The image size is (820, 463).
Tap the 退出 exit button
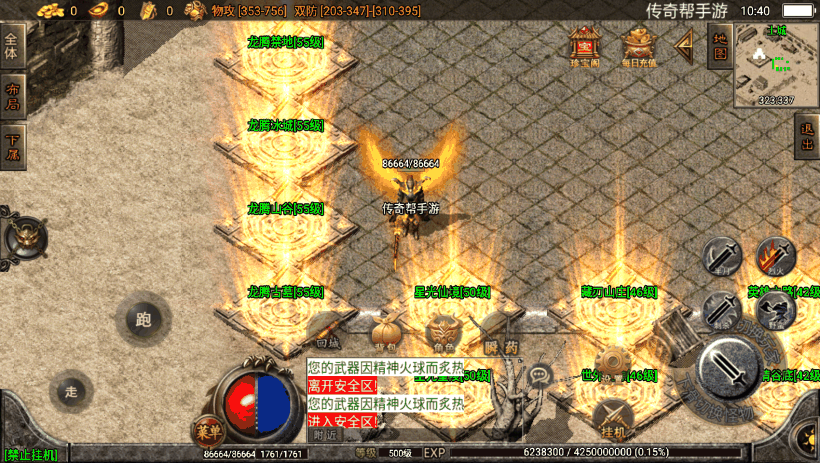807,137
